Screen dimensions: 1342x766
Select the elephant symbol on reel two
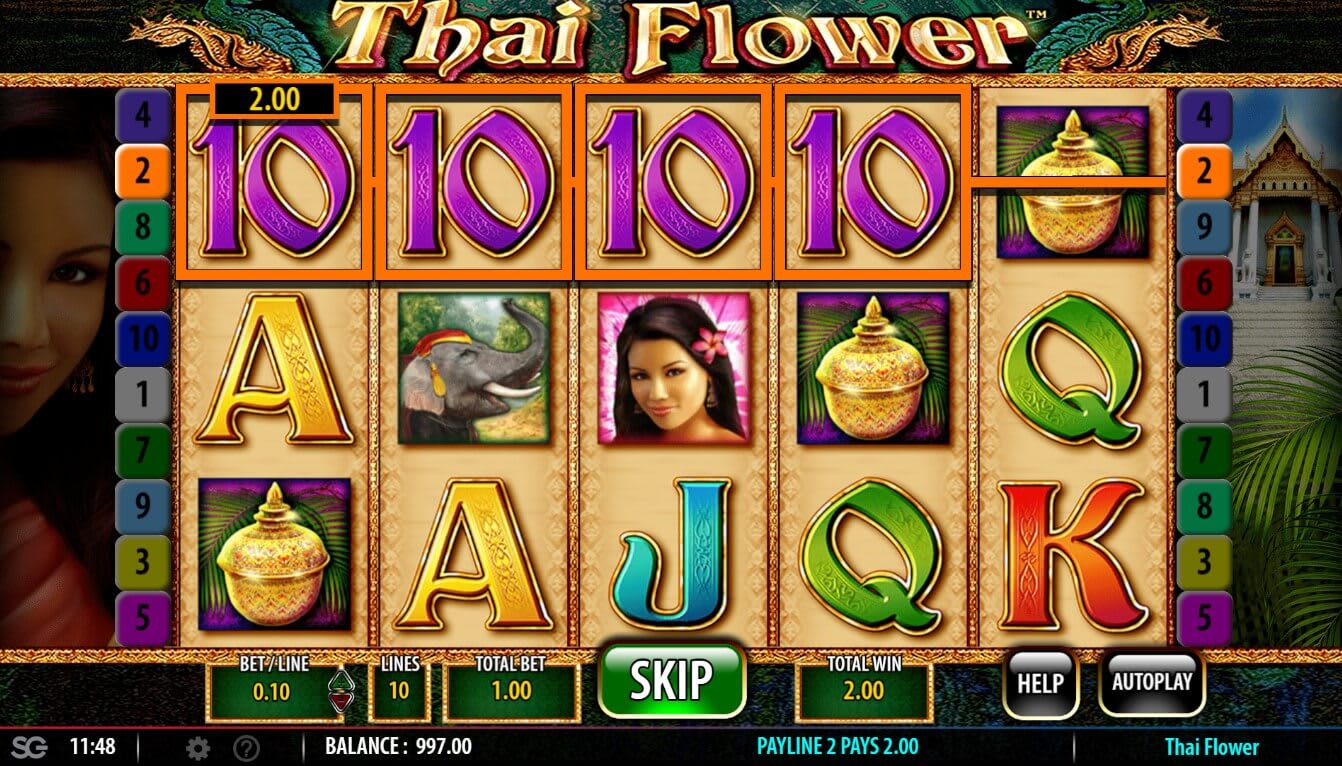(474, 373)
